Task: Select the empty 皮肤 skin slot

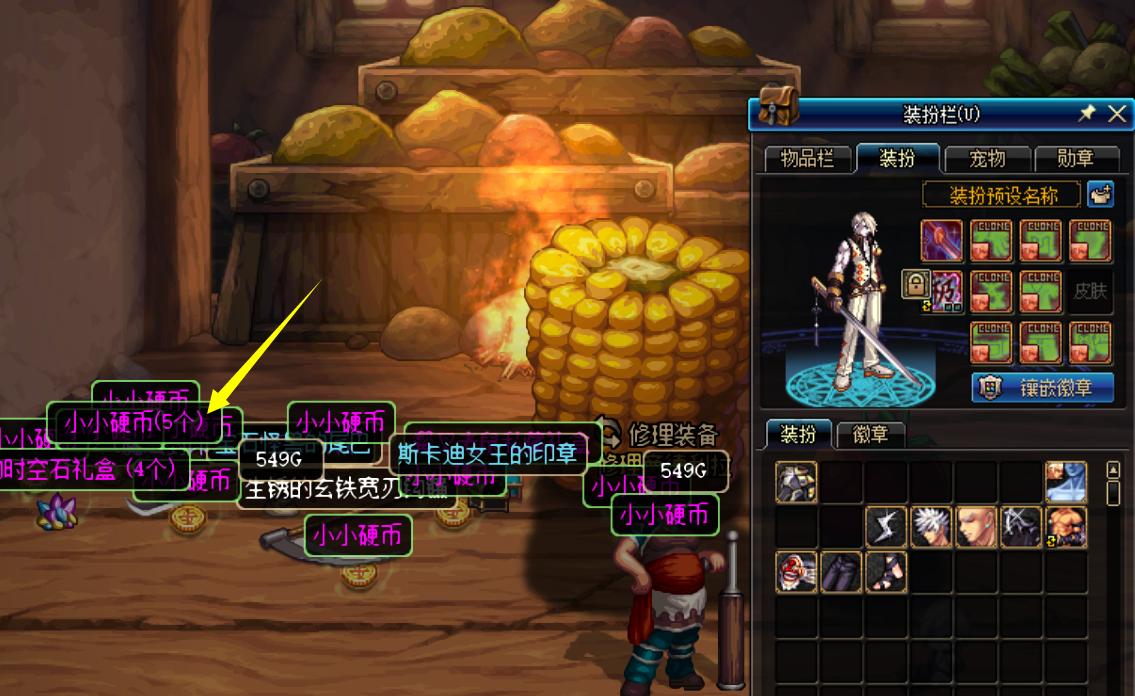Action: click(x=1091, y=292)
